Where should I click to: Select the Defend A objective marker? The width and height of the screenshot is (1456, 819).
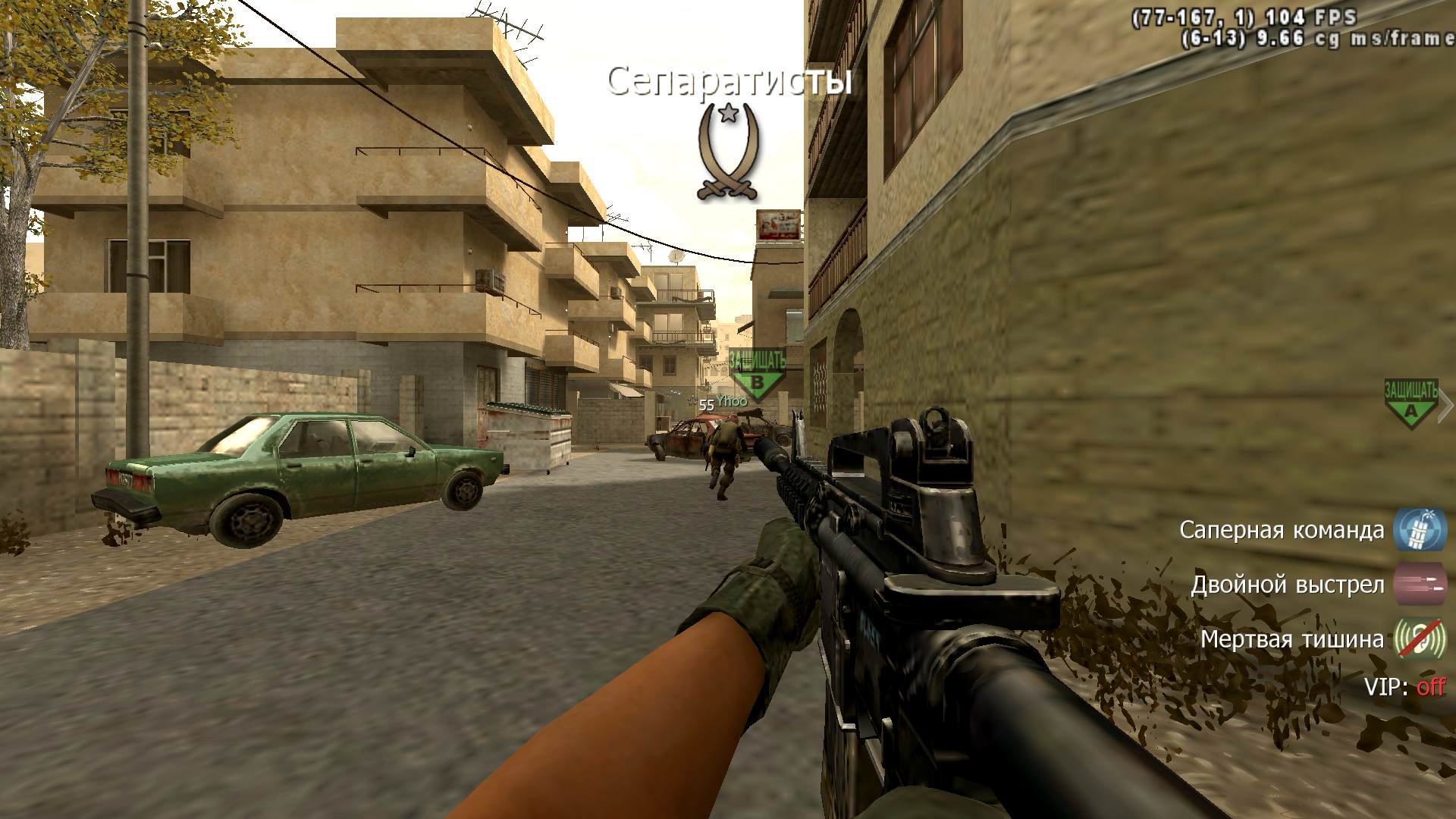click(x=1410, y=404)
